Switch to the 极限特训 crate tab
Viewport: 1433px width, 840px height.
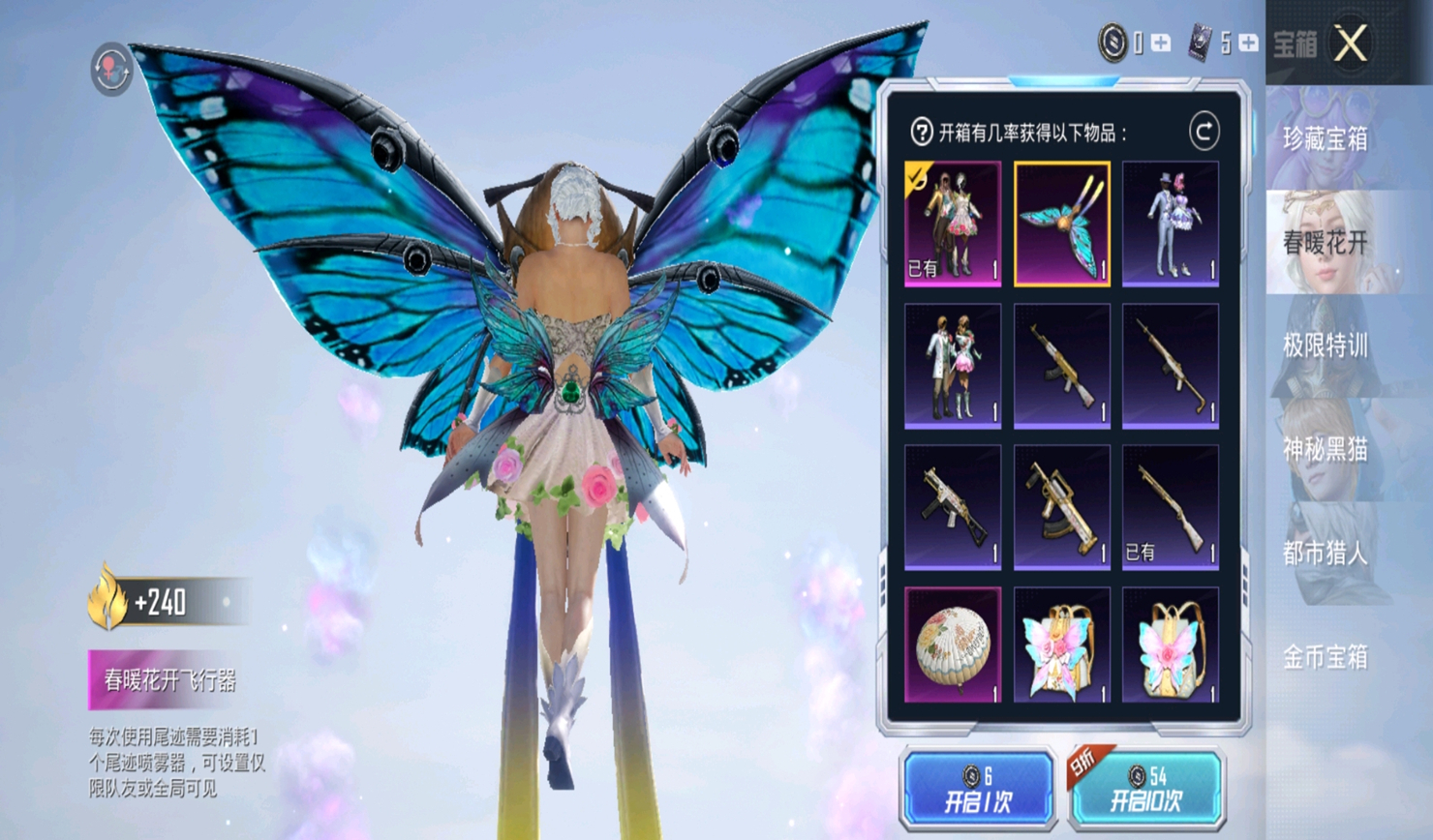point(1326,345)
